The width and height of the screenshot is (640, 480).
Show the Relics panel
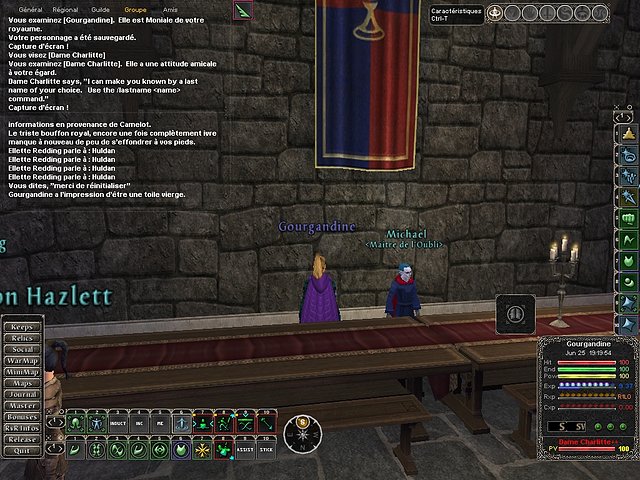22,339
